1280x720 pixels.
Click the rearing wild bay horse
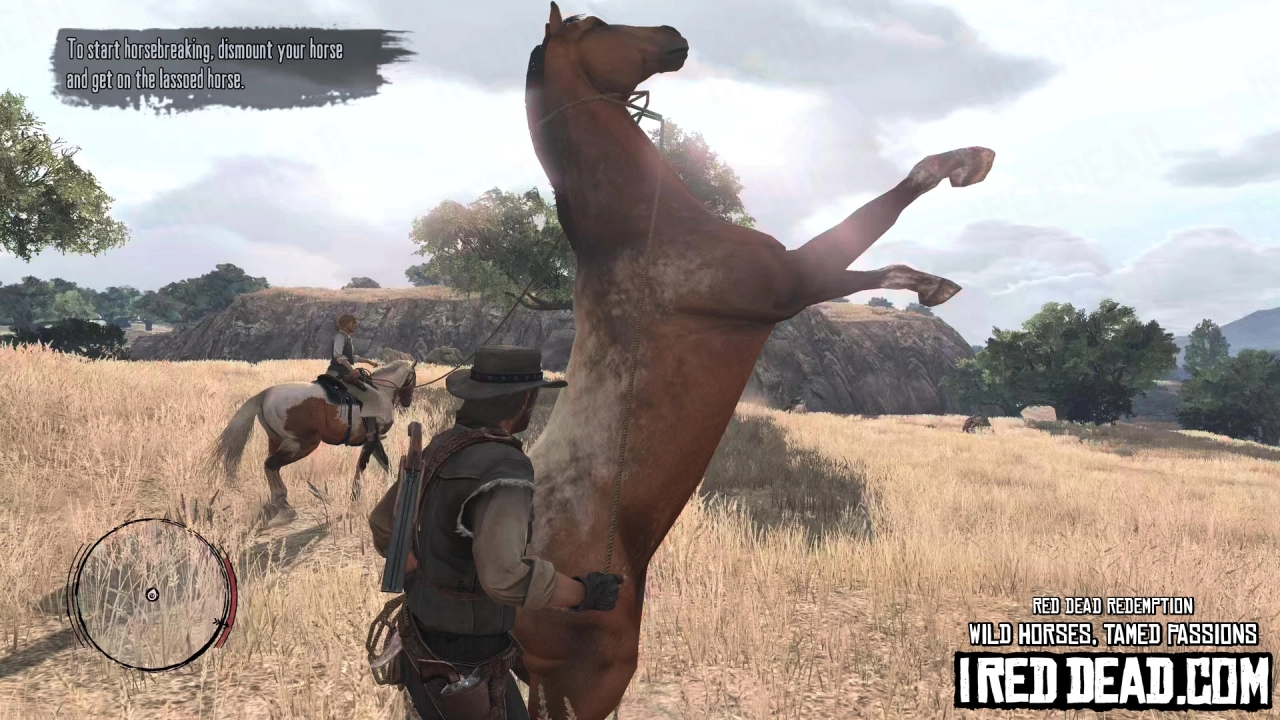(680, 350)
